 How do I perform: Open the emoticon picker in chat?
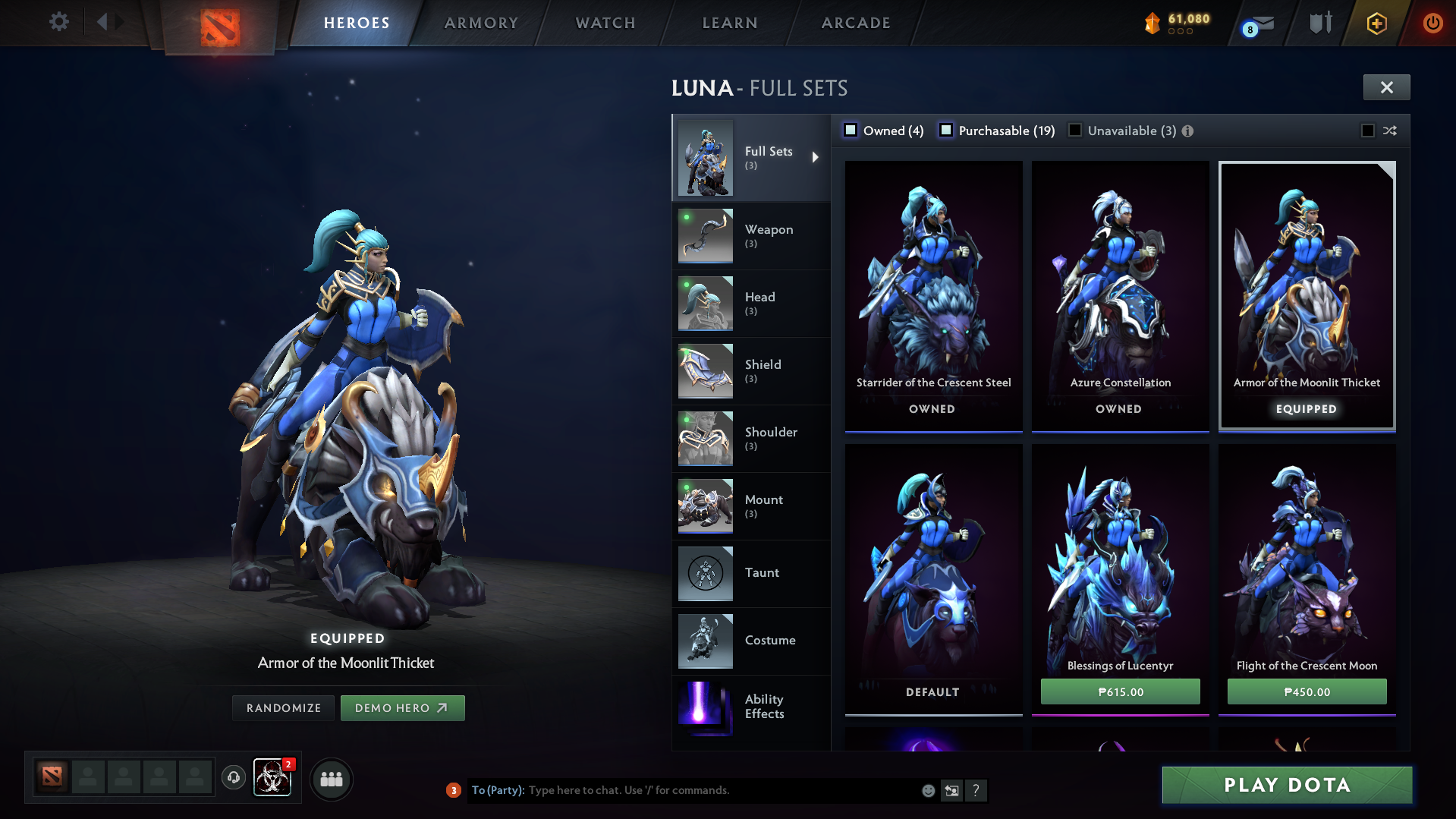927,790
